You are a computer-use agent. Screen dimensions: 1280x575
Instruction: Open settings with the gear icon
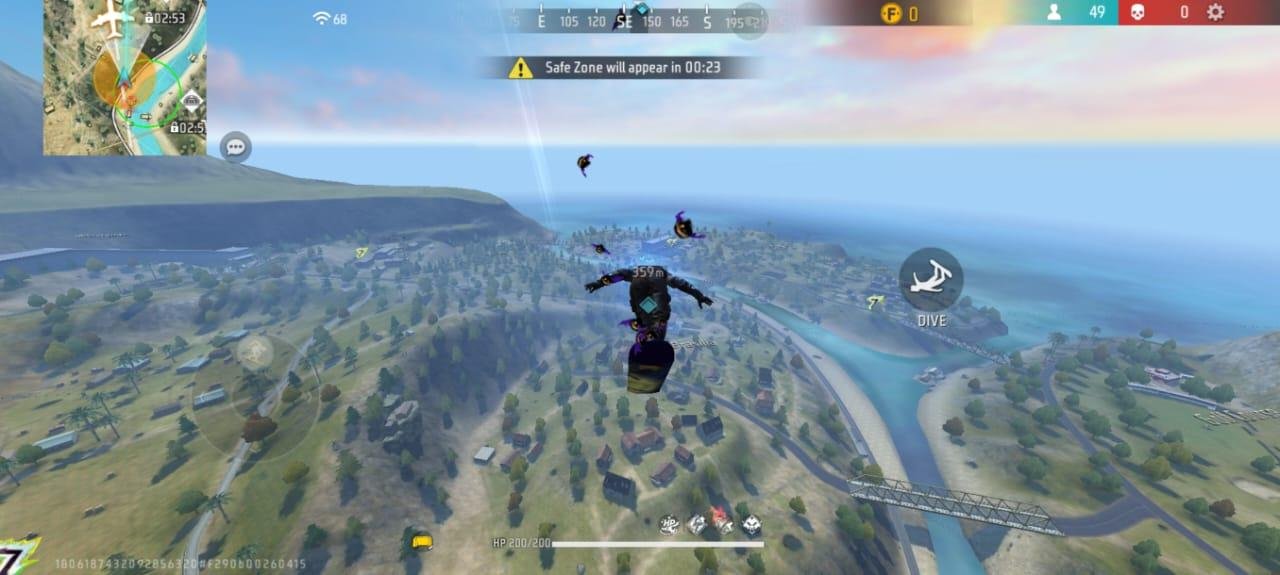tap(1215, 12)
